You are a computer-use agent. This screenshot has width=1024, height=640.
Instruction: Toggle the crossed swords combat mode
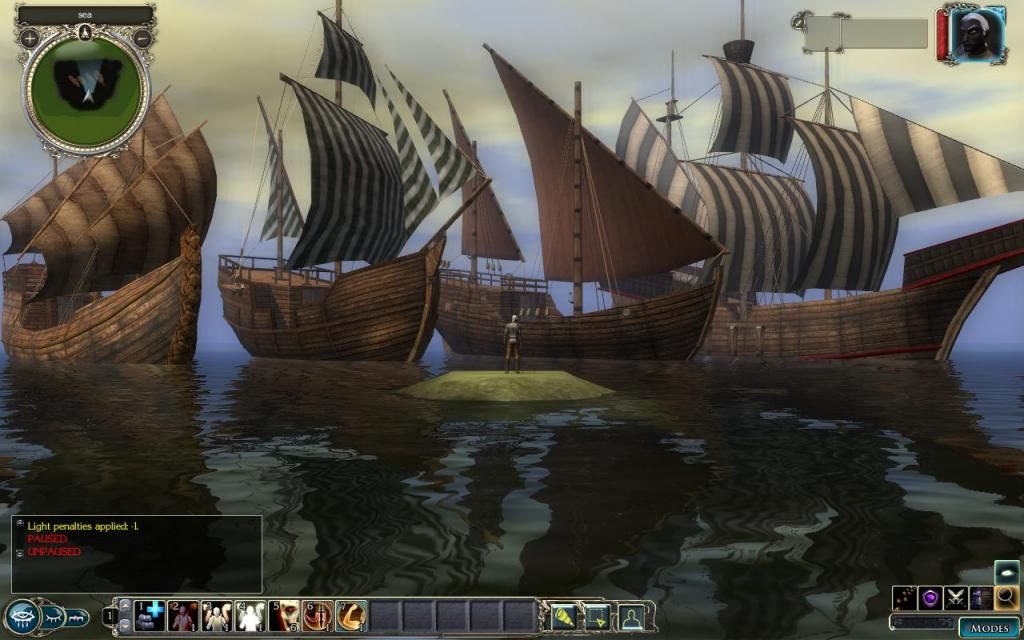pos(956,598)
